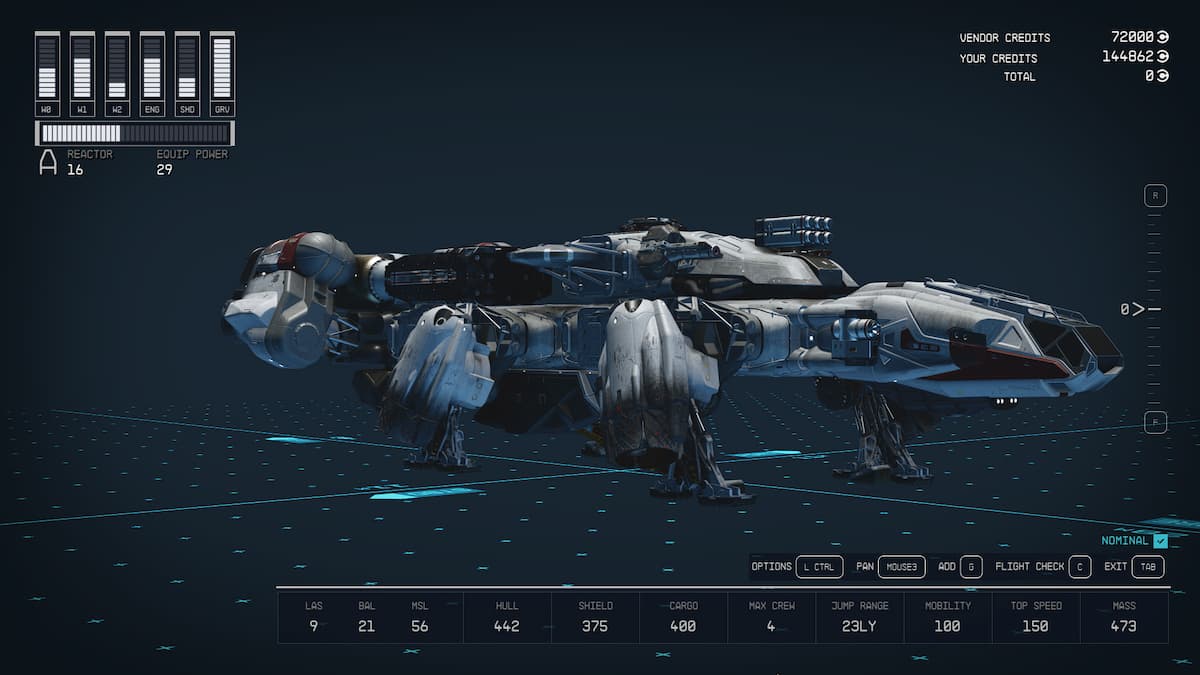Exit the ship builder
Image resolution: width=1200 pixels, height=675 pixels.
[x=1149, y=567]
